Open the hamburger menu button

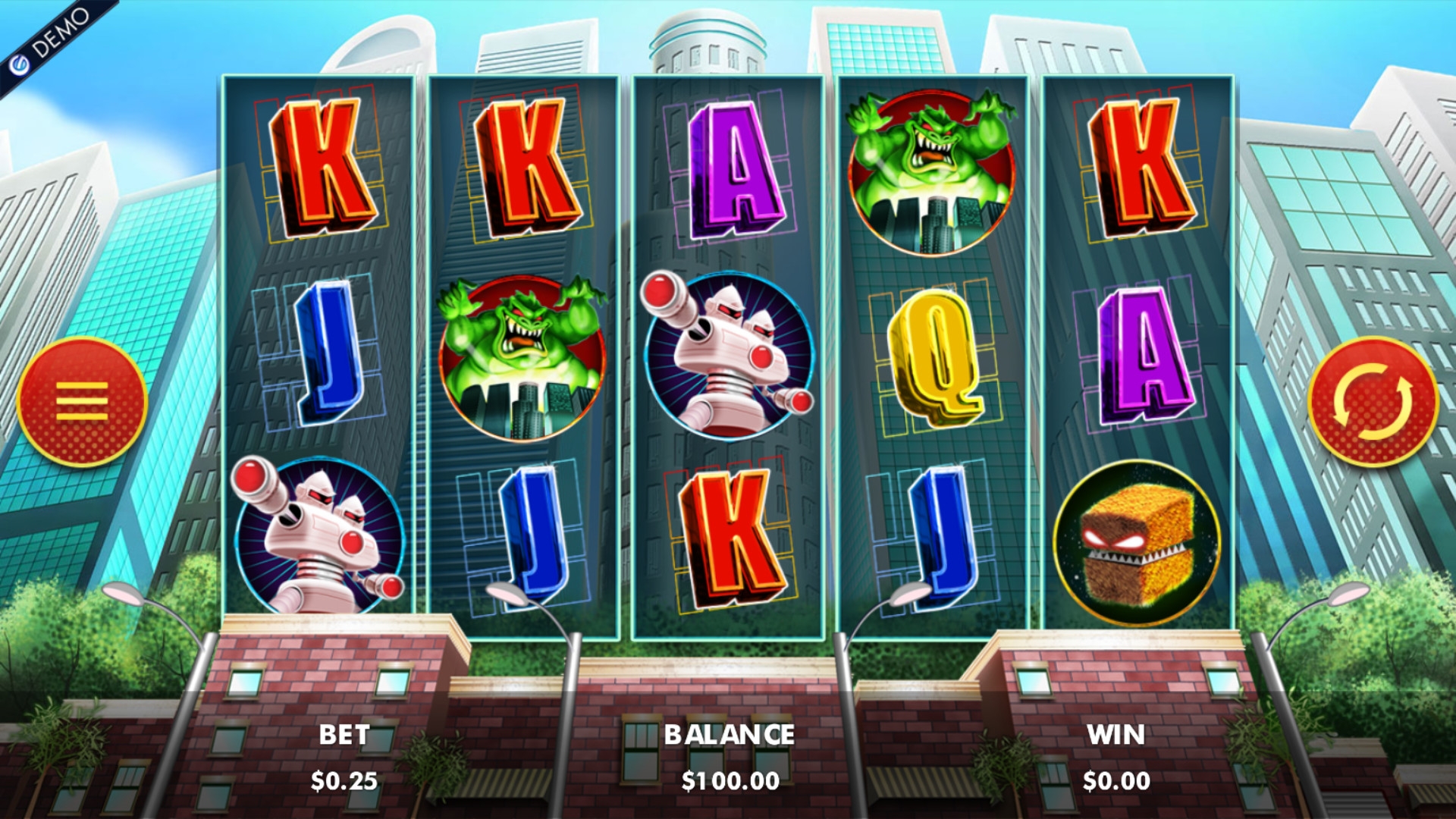[x=82, y=401]
